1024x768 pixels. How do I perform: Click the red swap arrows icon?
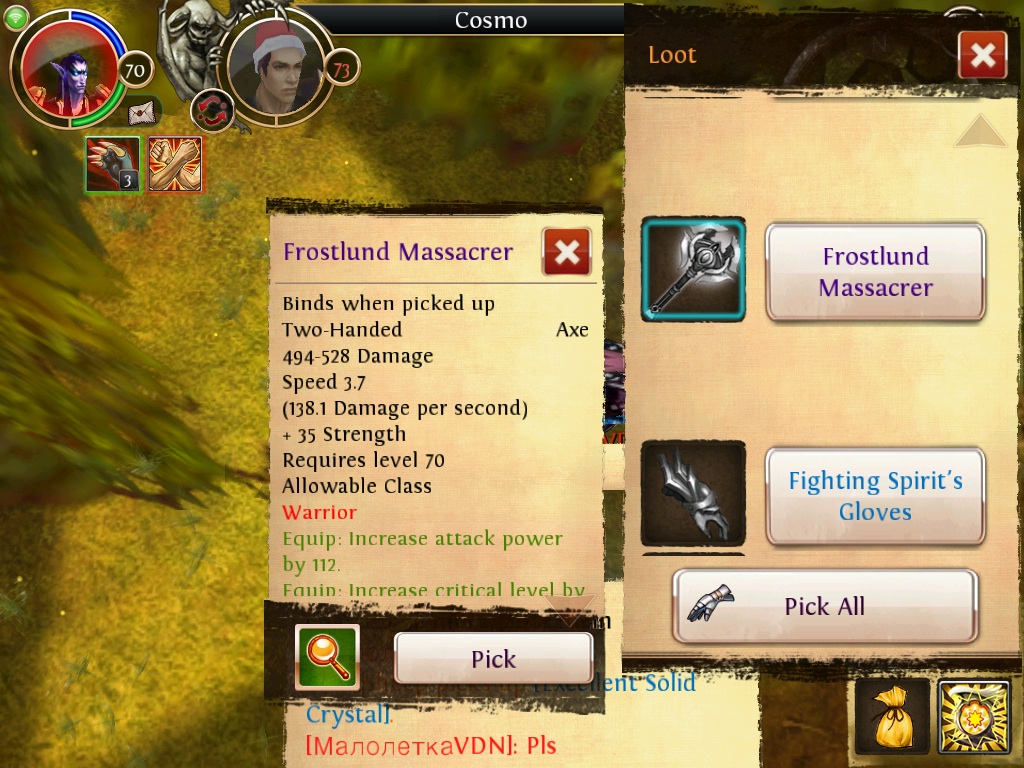coord(211,108)
